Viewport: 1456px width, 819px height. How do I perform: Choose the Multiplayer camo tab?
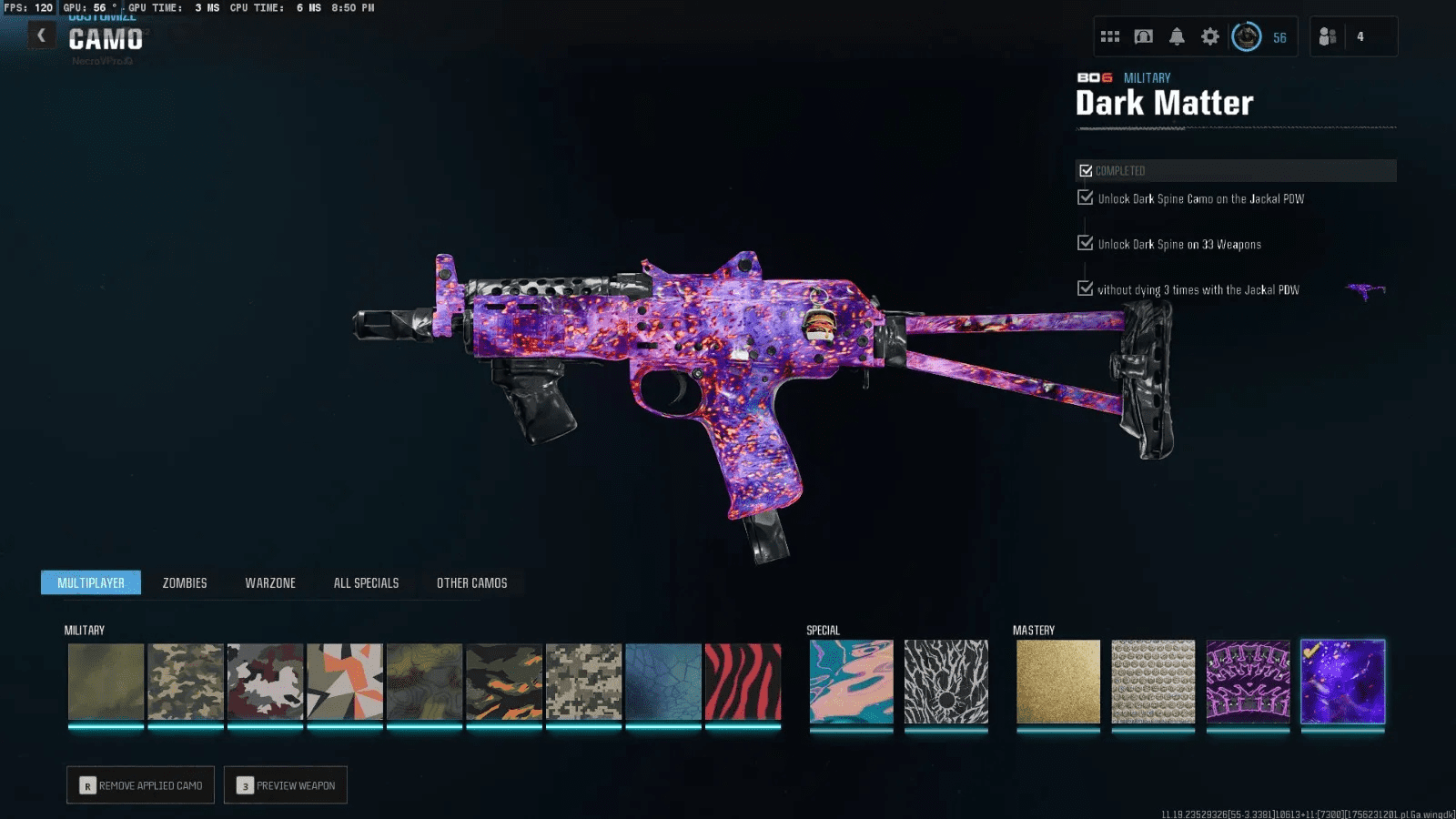pos(91,583)
